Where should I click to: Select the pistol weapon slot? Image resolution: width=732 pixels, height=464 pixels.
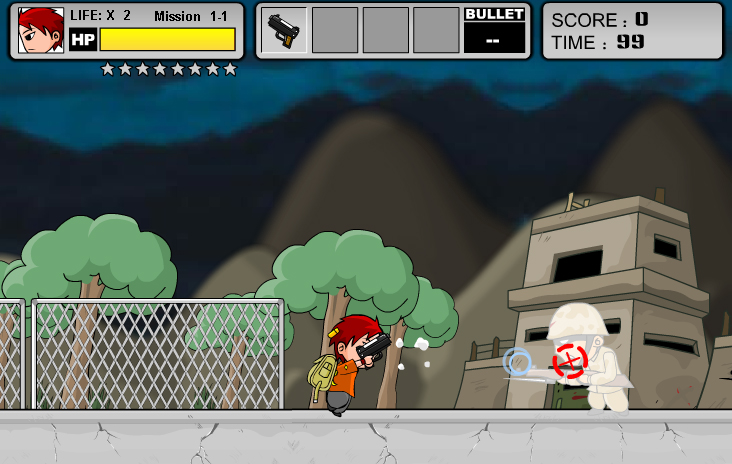click(285, 30)
